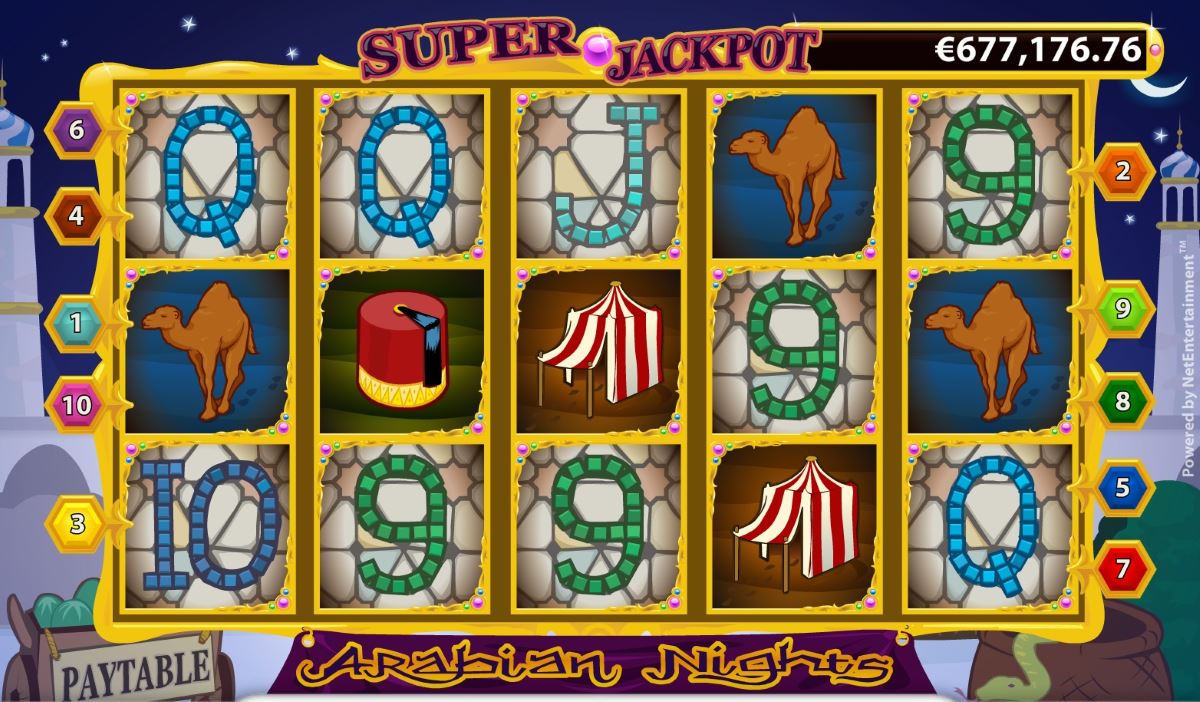Click the red payline 7 marker
This screenshot has height=702, width=1200.
[x=1123, y=570]
